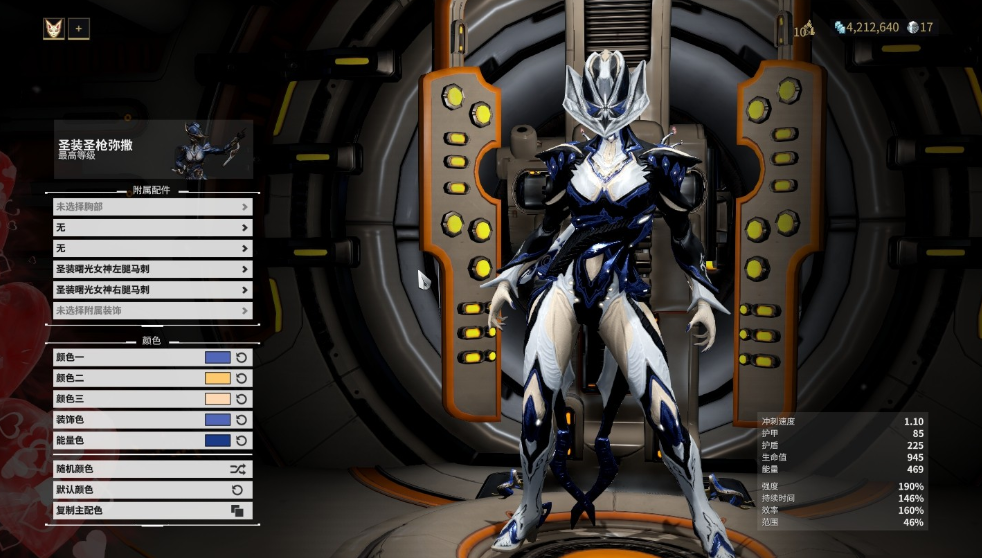Image resolution: width=982 pixels, height=558 pixels.
Task: Open the 未选择胸部 chest attachment row
Action: tap(152, 207)
